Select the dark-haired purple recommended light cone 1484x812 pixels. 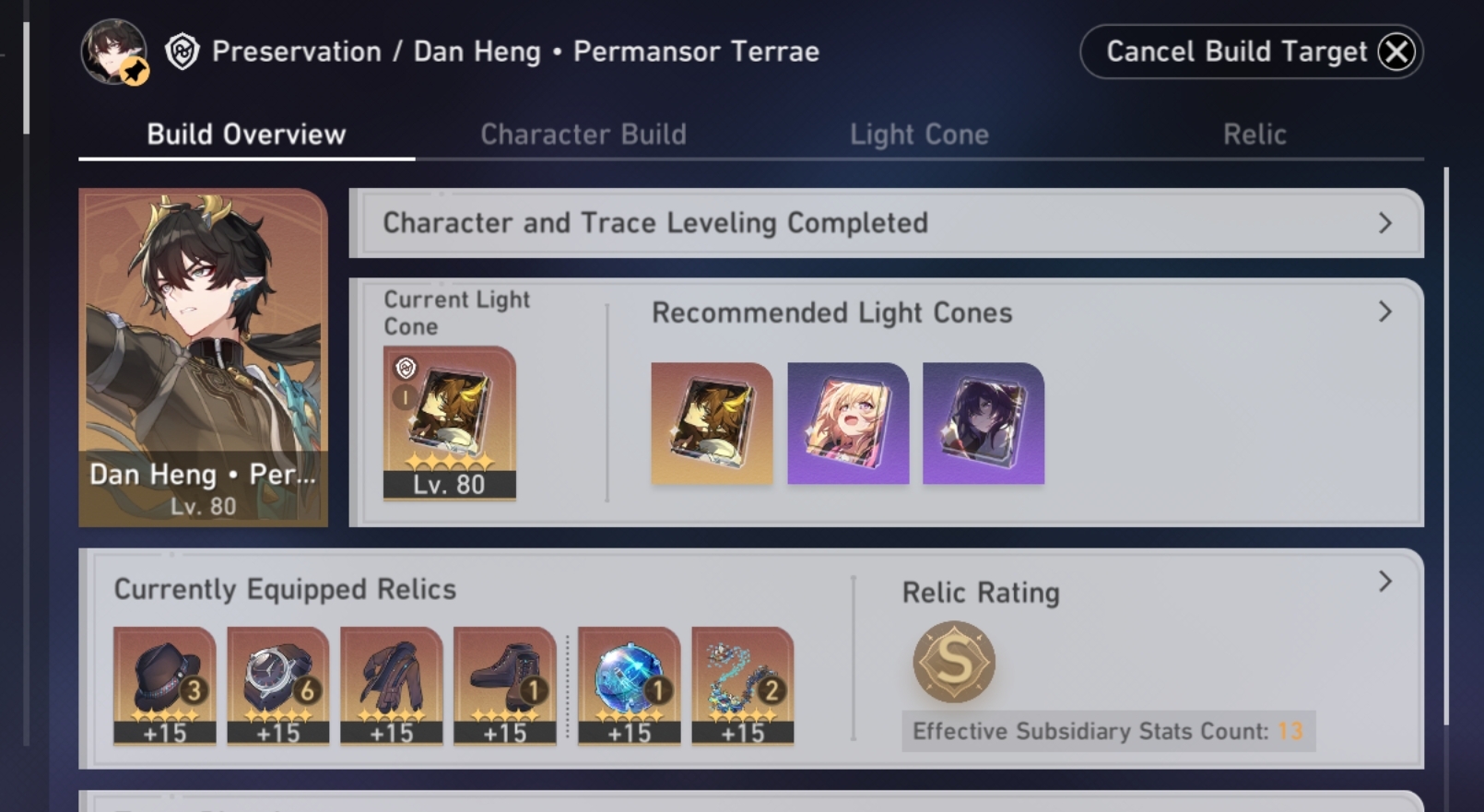point(983,423)
